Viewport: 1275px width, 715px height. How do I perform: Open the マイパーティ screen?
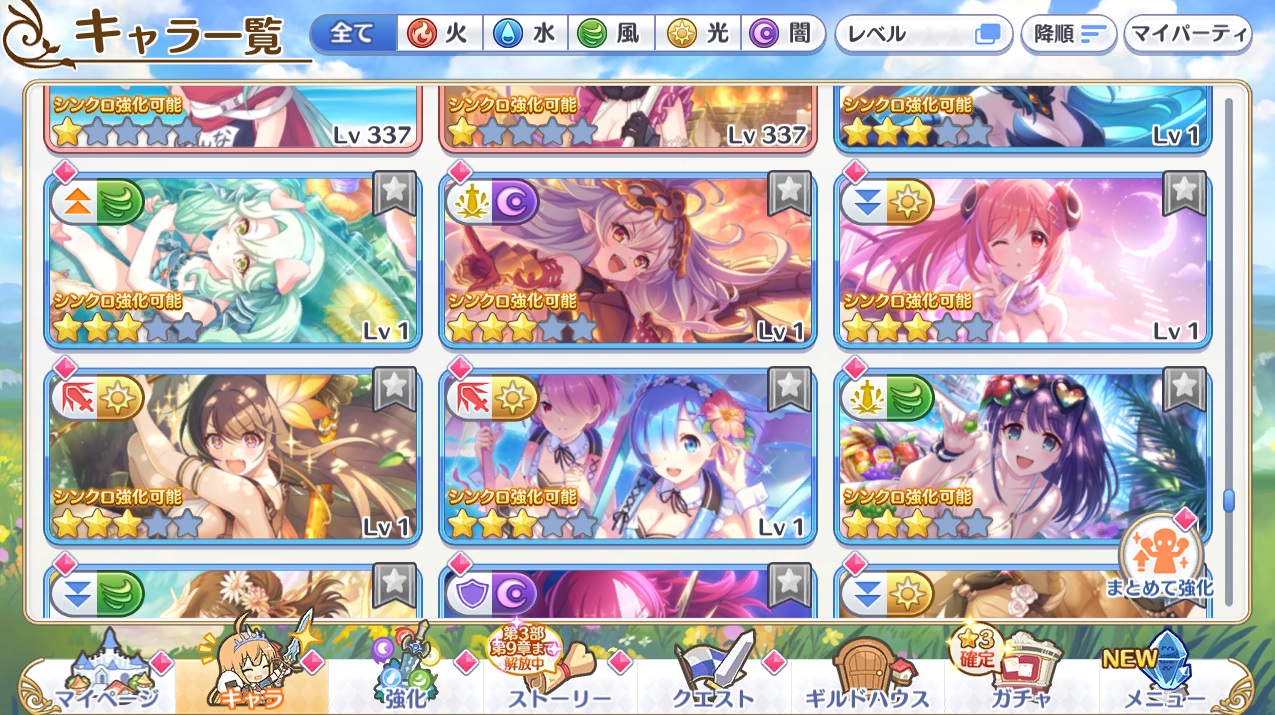(1188, 34)
